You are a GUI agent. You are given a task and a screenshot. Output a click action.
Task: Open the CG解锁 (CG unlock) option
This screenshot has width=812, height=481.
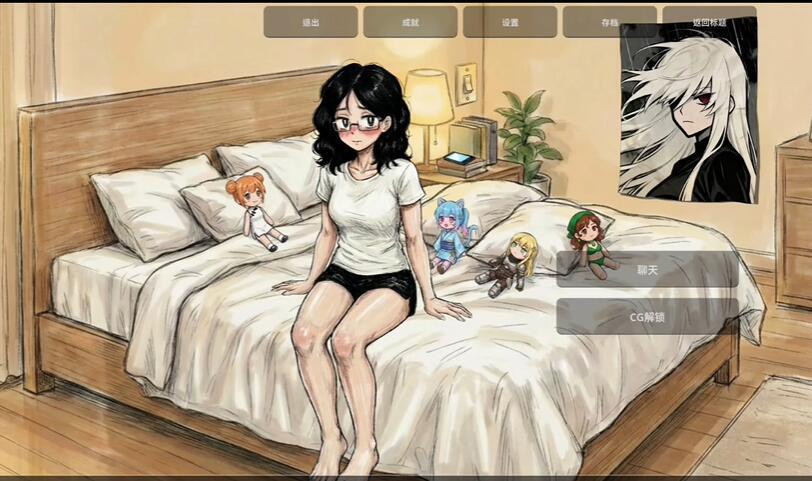647,317
